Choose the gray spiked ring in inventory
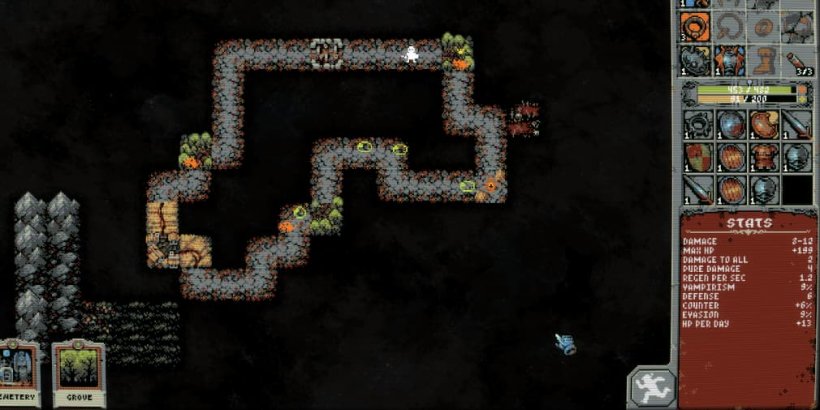The width and height of the screenshot is (820, 410). click(x=699, y=125)
